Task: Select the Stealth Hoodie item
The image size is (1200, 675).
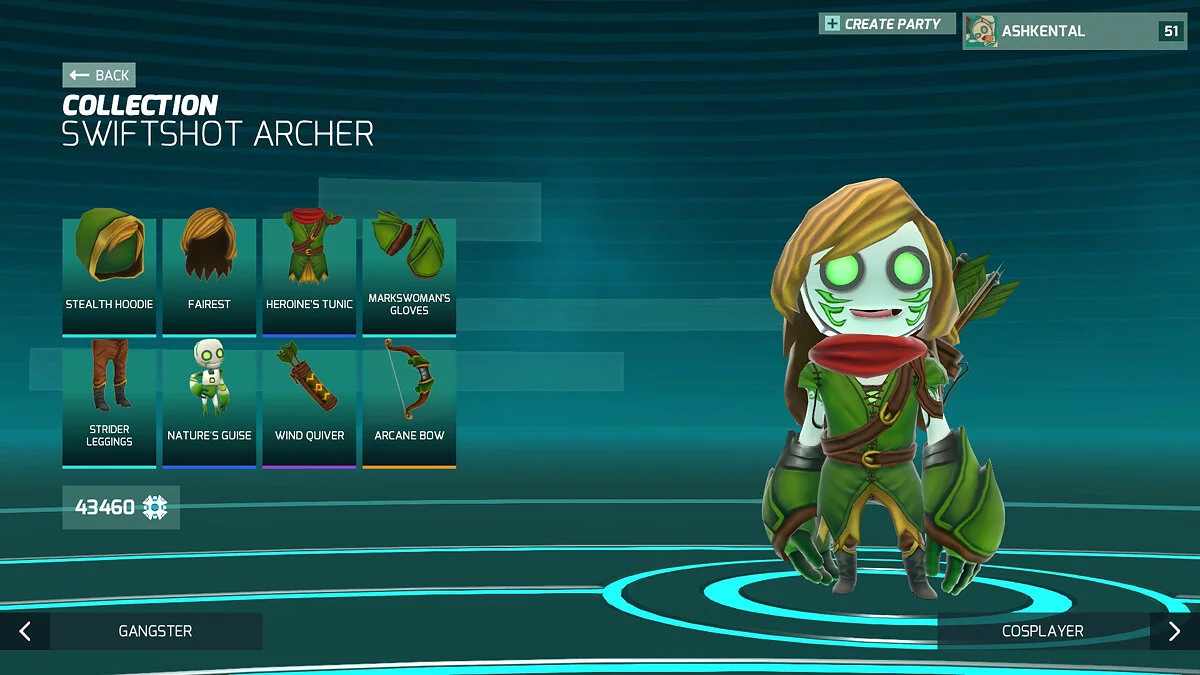Action: 109,276
